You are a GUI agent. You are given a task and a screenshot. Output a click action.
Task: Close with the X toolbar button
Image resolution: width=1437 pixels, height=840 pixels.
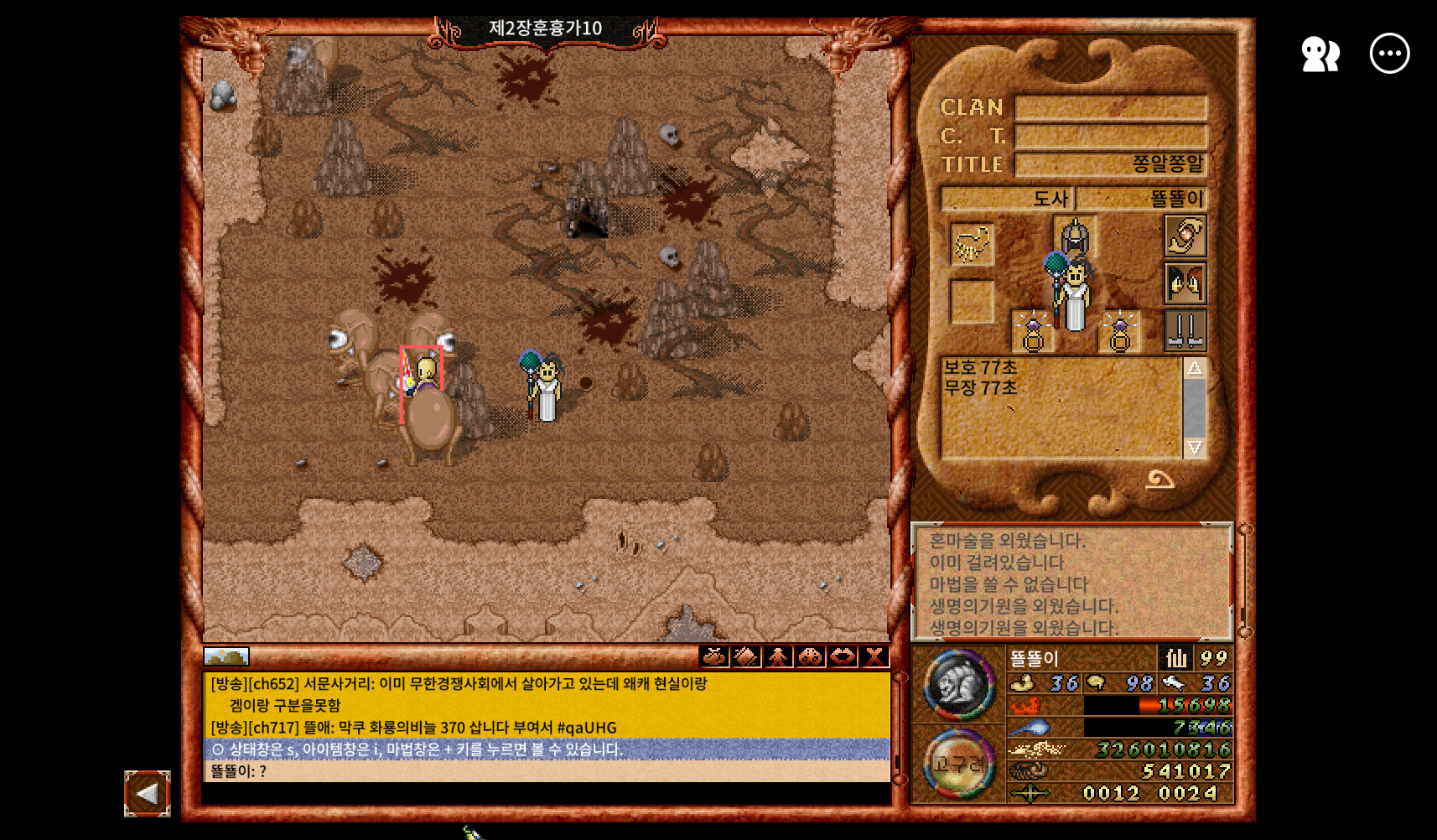[x=874, y=656]
